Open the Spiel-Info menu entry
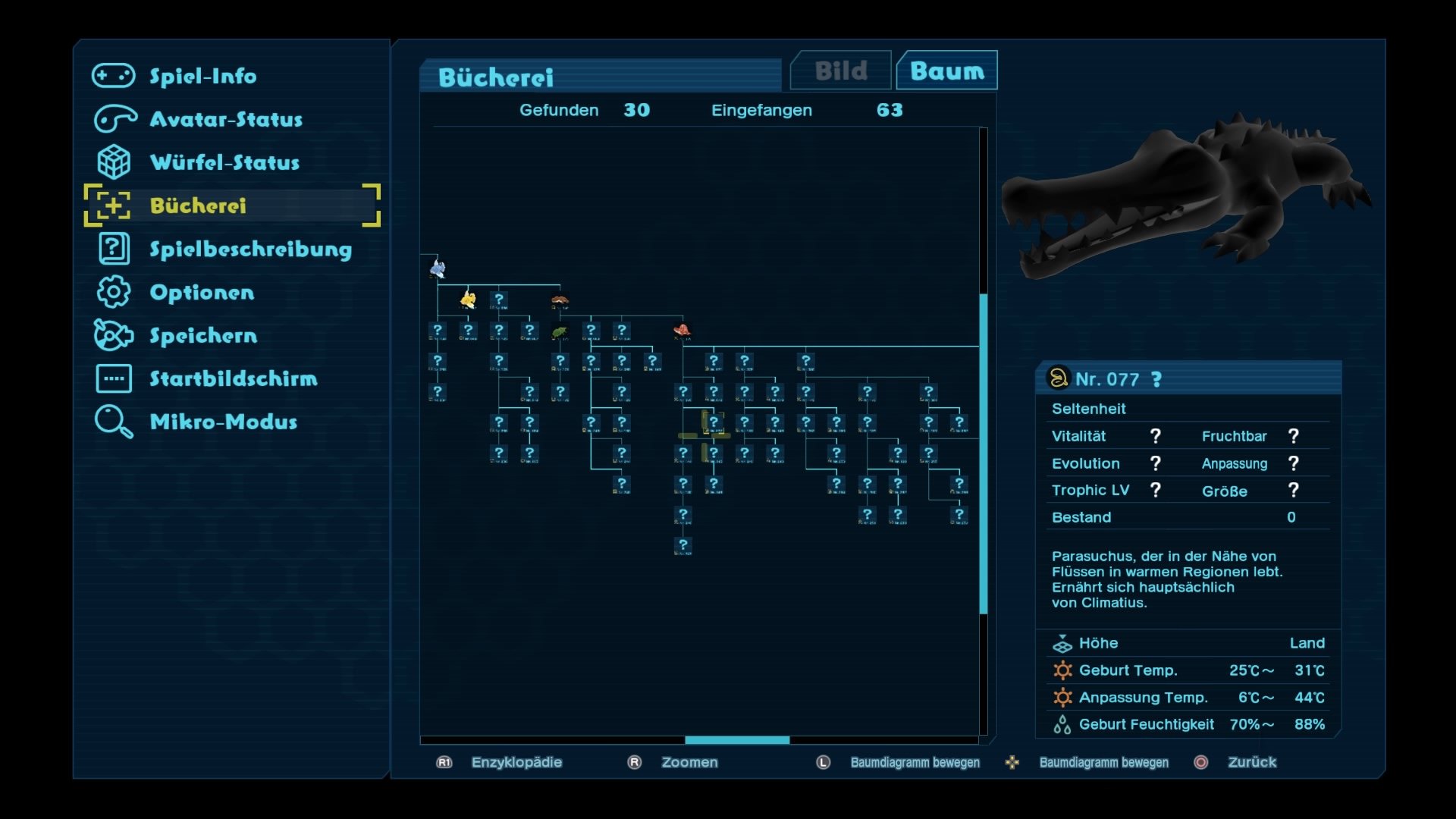 click(x=202, y=76)
